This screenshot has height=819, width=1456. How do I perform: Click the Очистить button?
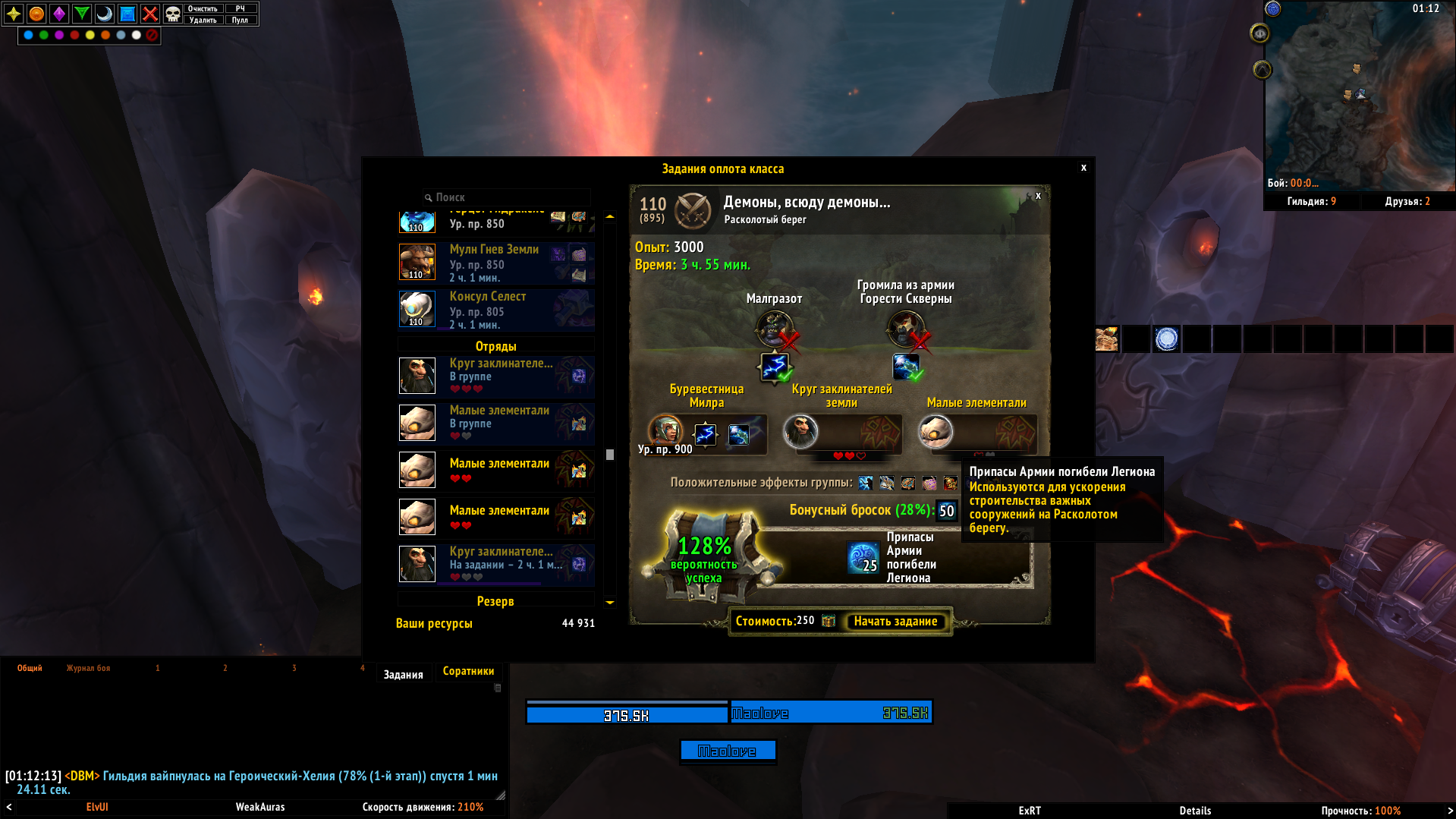point(203,8)
